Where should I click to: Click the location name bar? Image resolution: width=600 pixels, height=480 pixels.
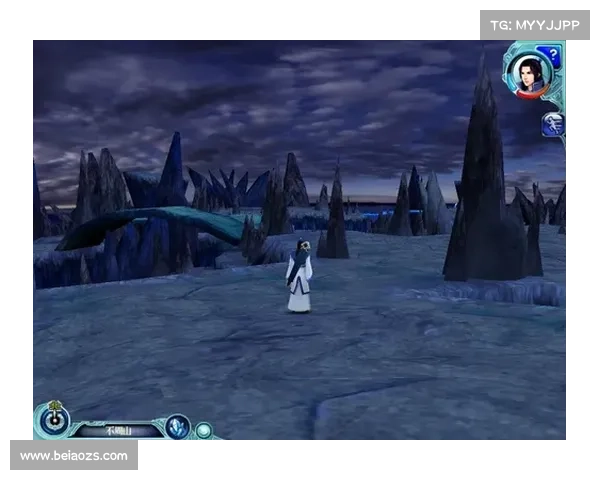pos(118,430)
